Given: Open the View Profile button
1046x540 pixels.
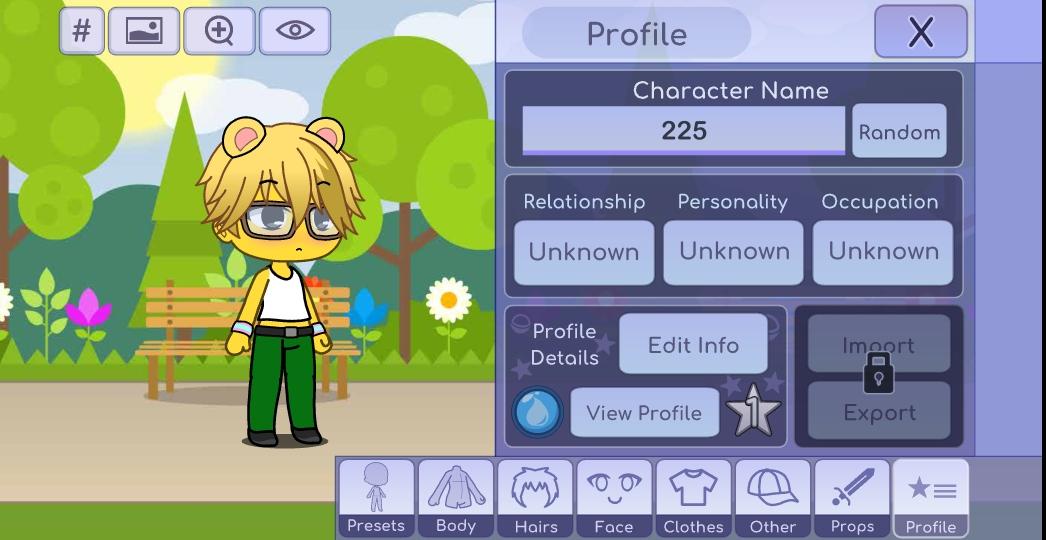Looking at the screenshot, I should pos(644,413).
